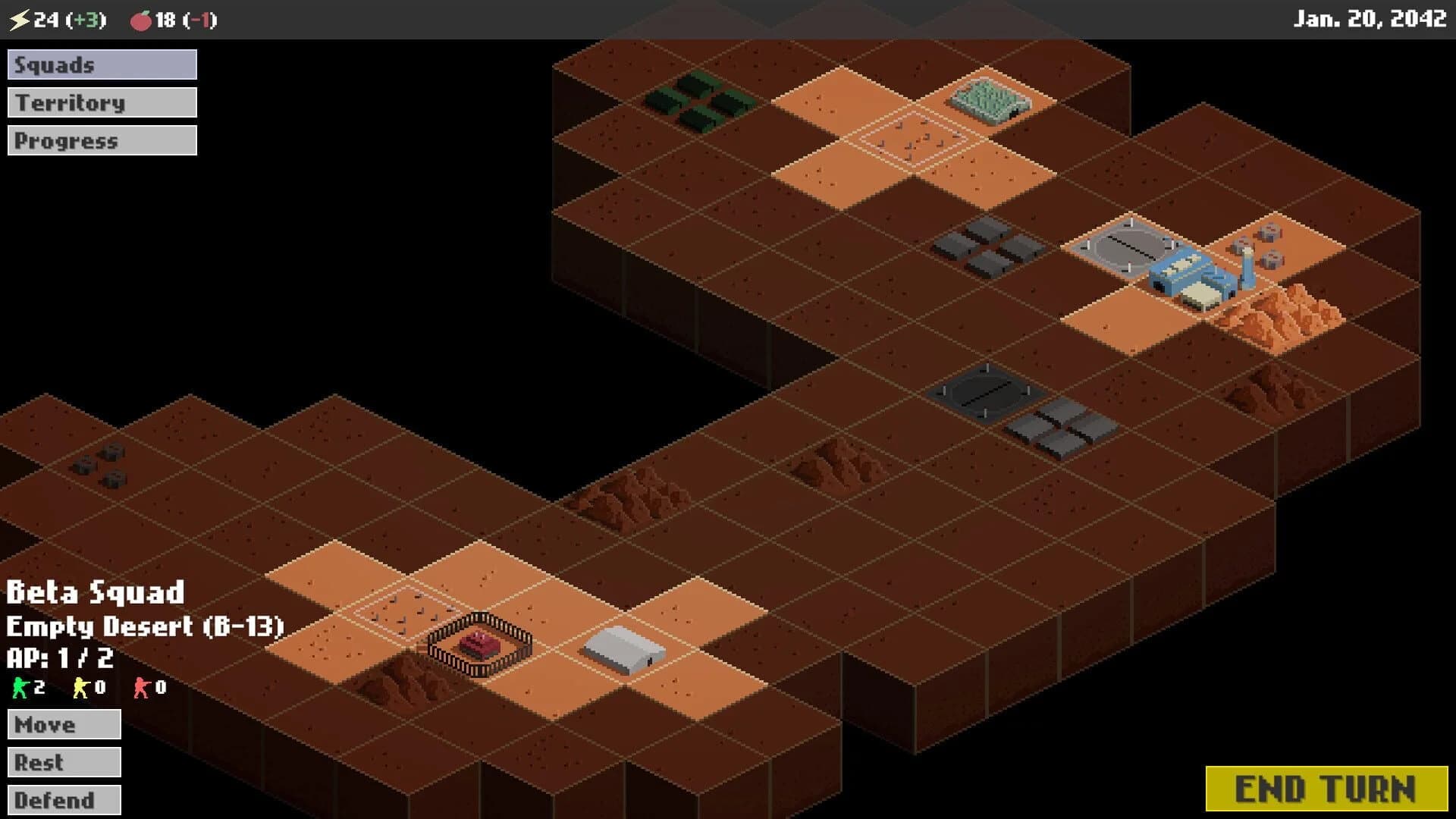The width and height of the screenshot is (1456, 819).
Task: Open the Squads panel
Action: click(102, 64)
